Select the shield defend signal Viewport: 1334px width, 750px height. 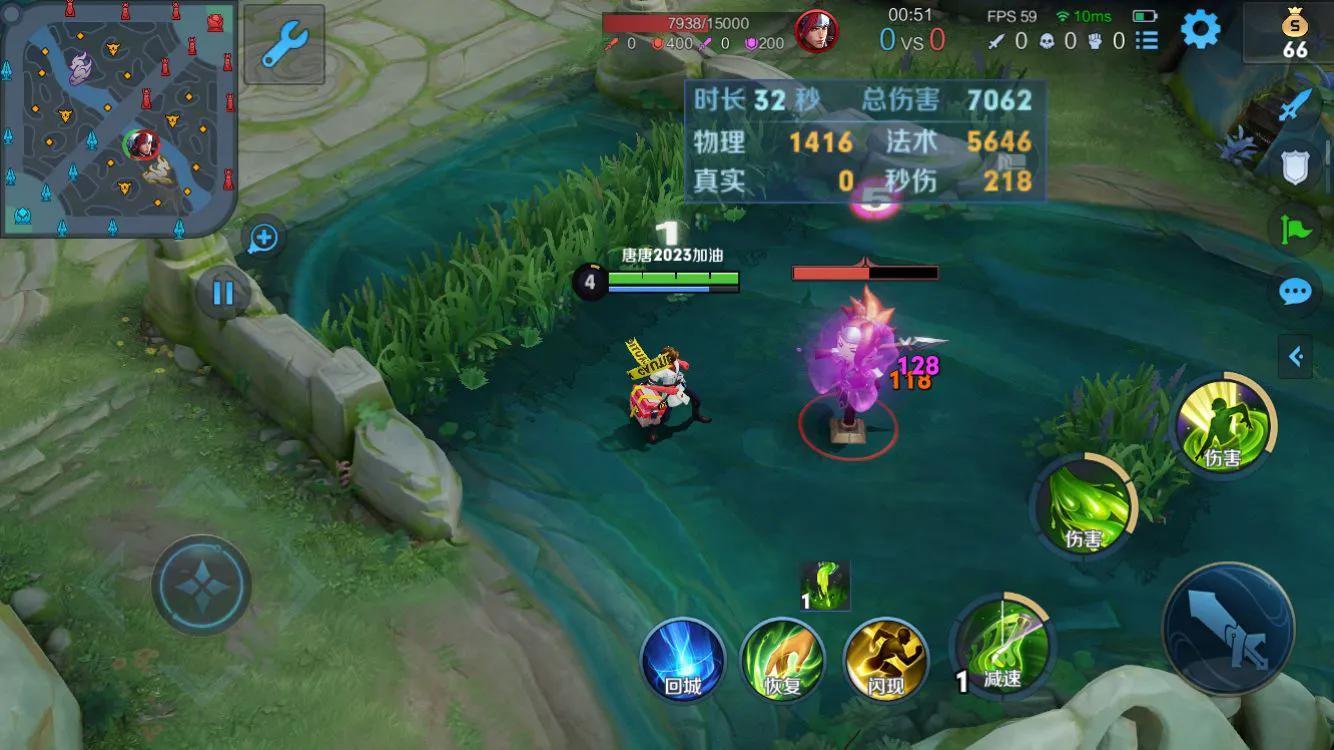[1295, 167]
